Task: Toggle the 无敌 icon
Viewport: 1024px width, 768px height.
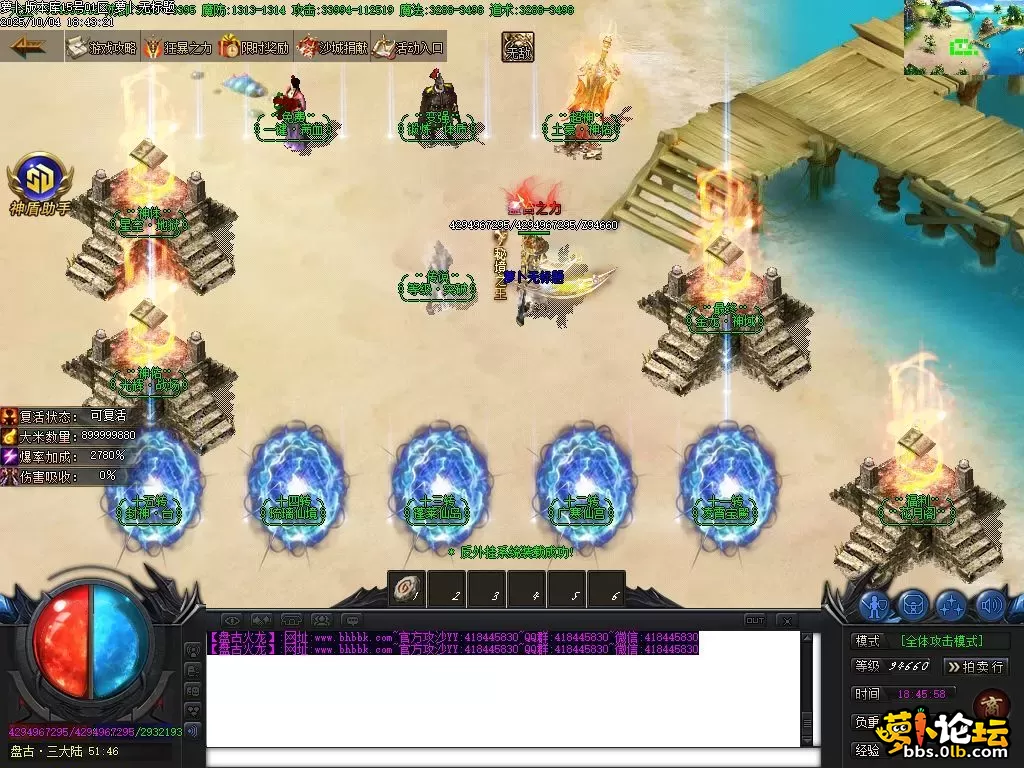Action: pos(518,47)
